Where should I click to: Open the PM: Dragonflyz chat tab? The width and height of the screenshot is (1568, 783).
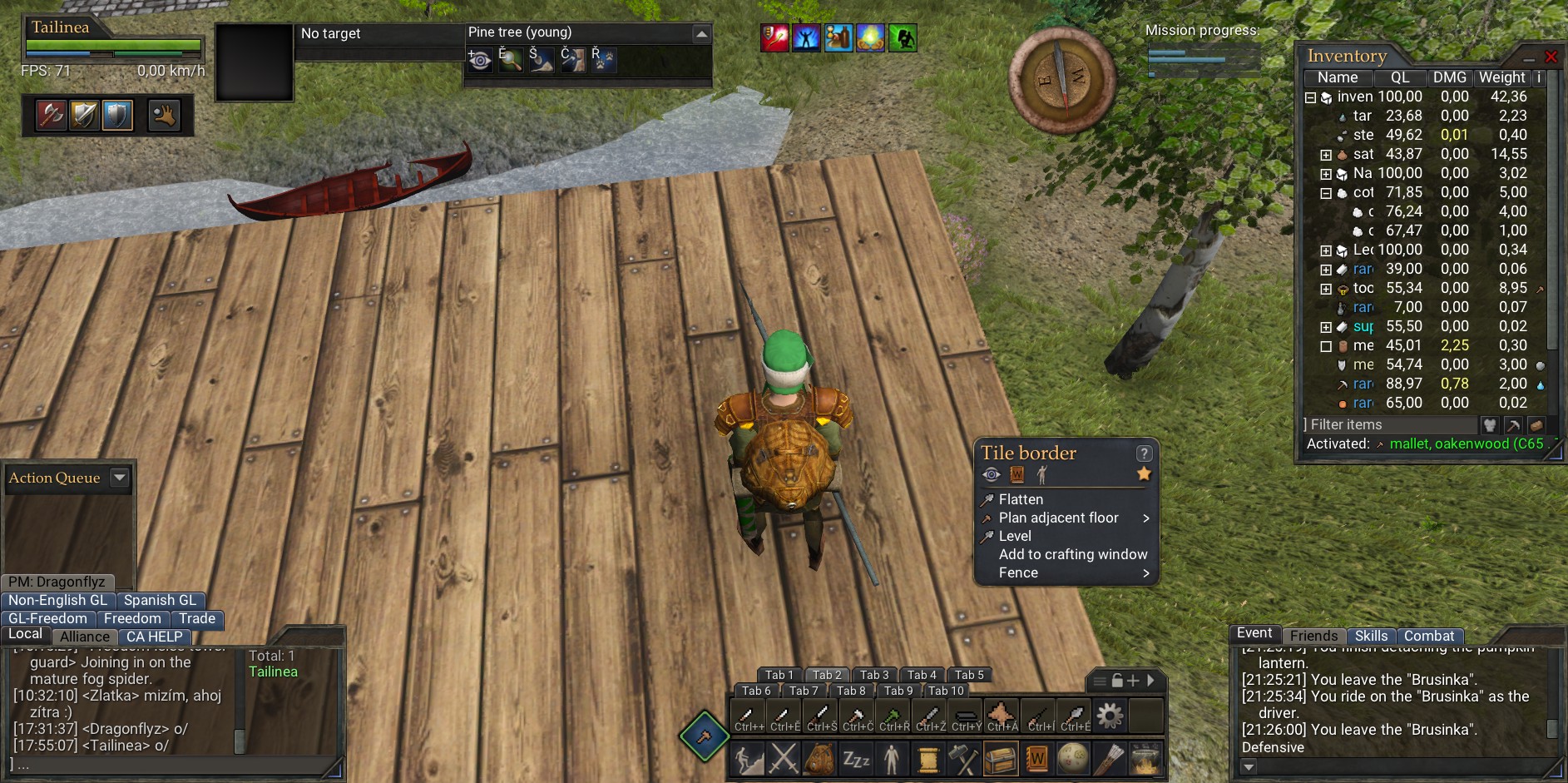click(x=57, y=582)
